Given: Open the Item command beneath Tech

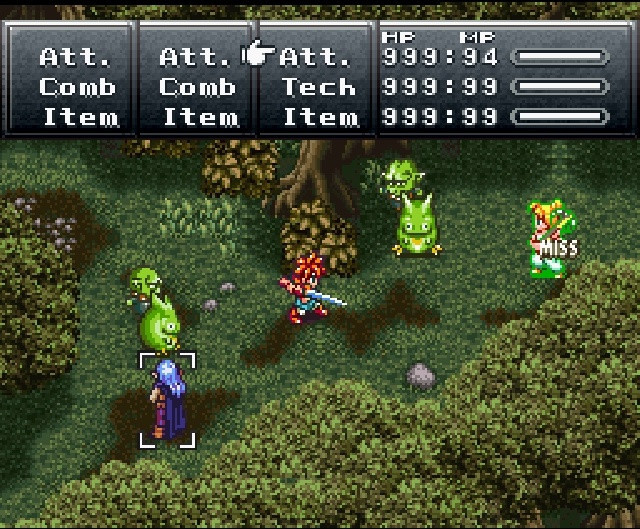Looking at the screenshot, I should [319, 117].
